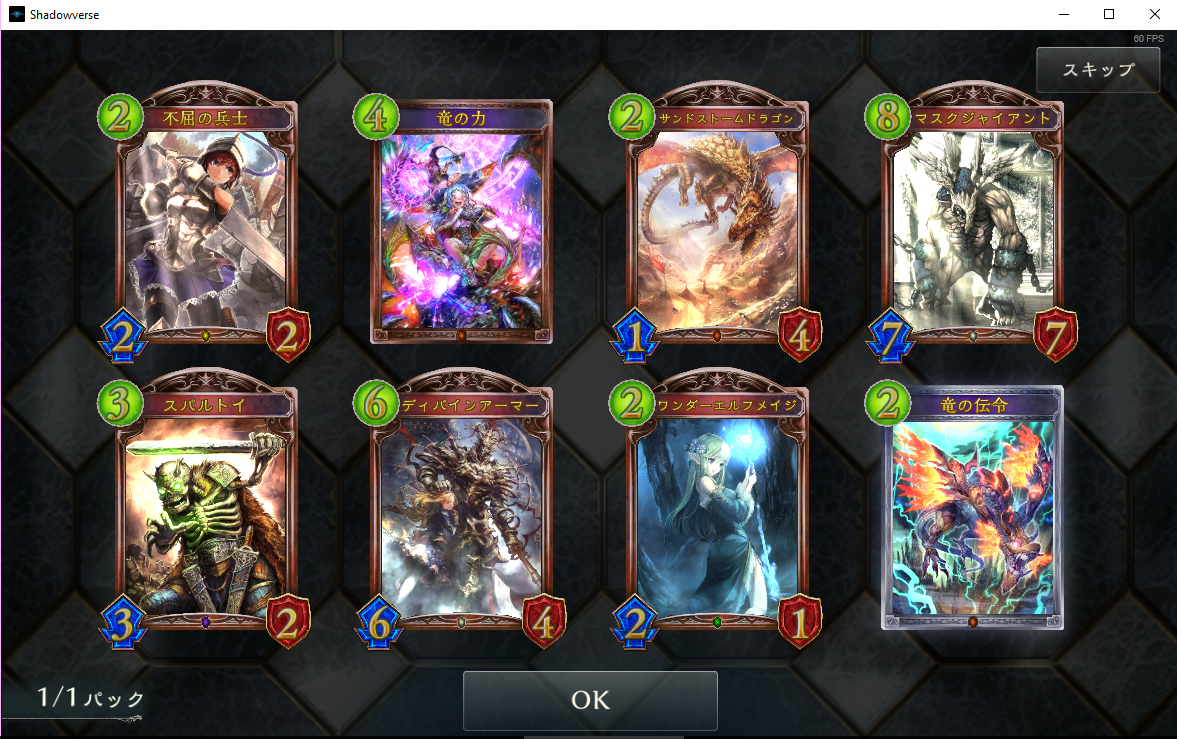Confirm the pack with the OK button
The width and height of the screenshot is (1177, 739).
click(x=590, y=700)
